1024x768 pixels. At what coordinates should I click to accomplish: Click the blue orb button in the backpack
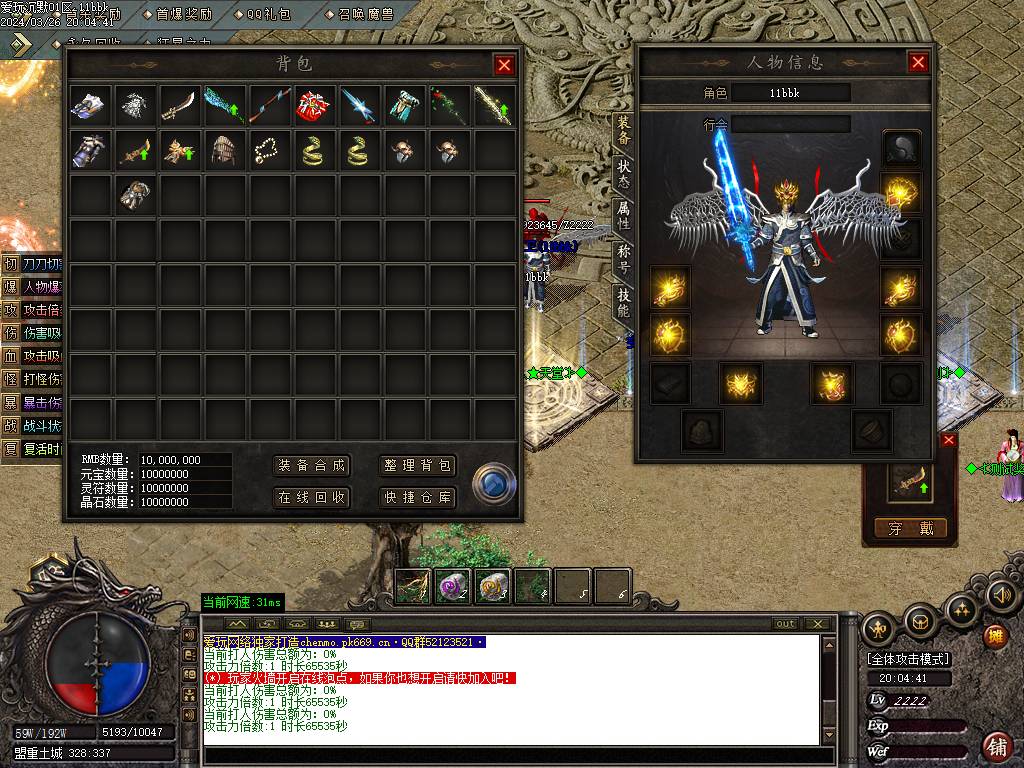click(x=494, y=482)
